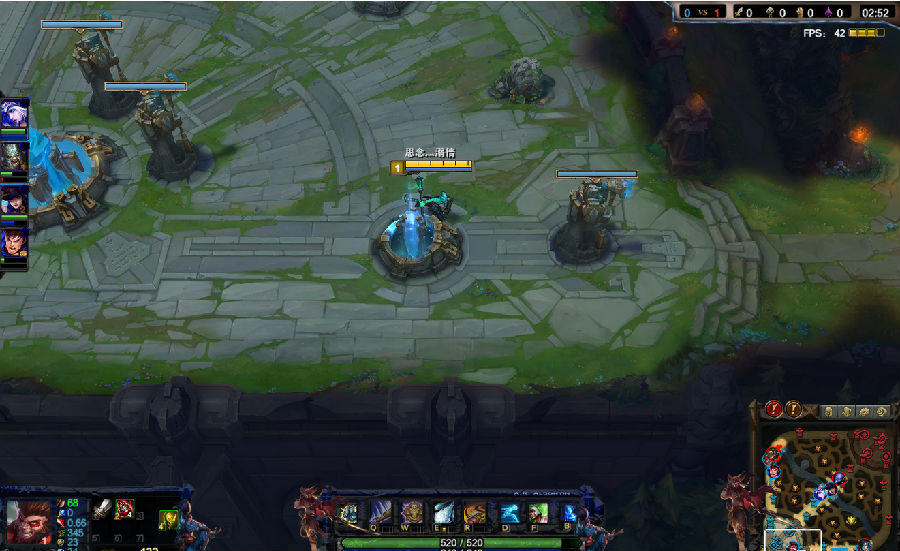Select the top ally portrait
The width and height of the screenshot is (900, 551).
[x=14, y=113]
